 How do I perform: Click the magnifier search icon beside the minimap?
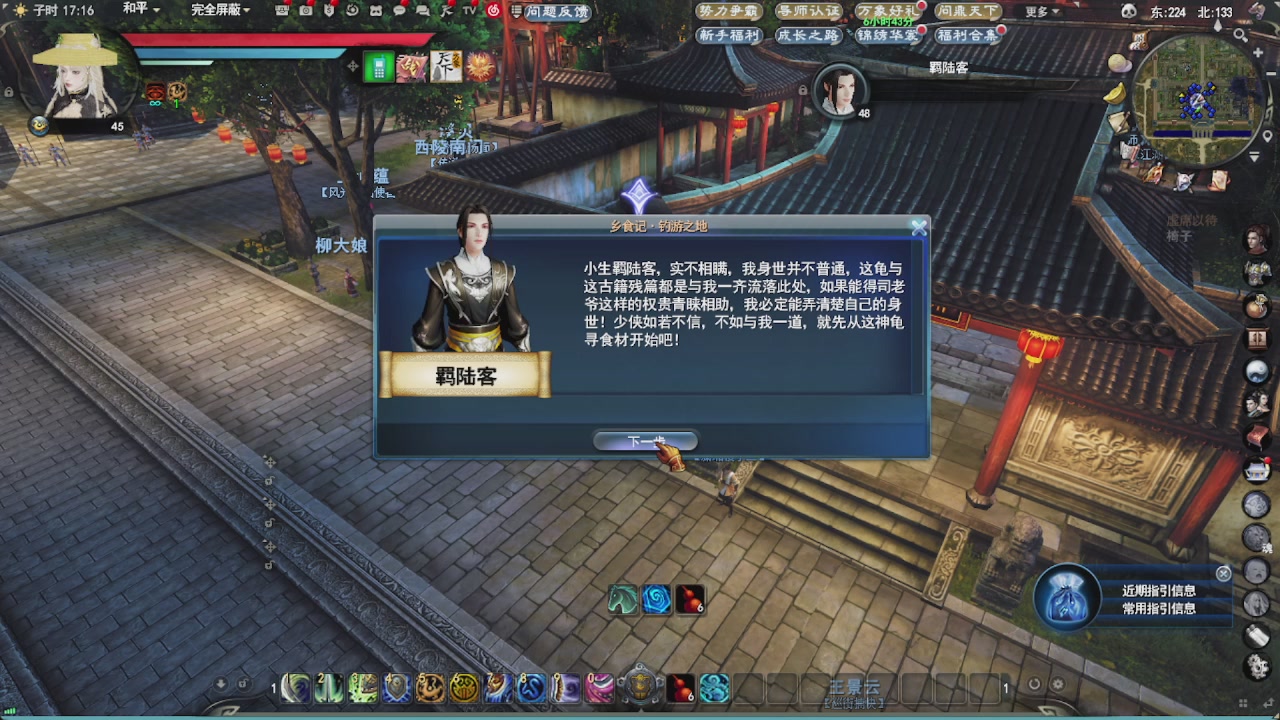tap(1240, 35)
